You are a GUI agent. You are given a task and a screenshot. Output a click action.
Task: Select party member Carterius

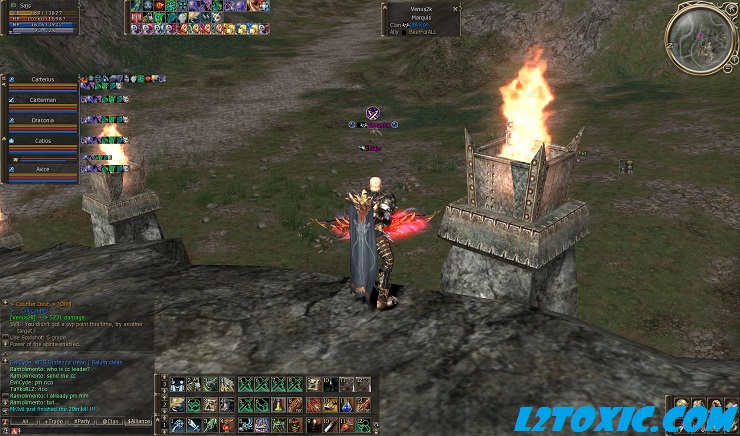[42, 79]
